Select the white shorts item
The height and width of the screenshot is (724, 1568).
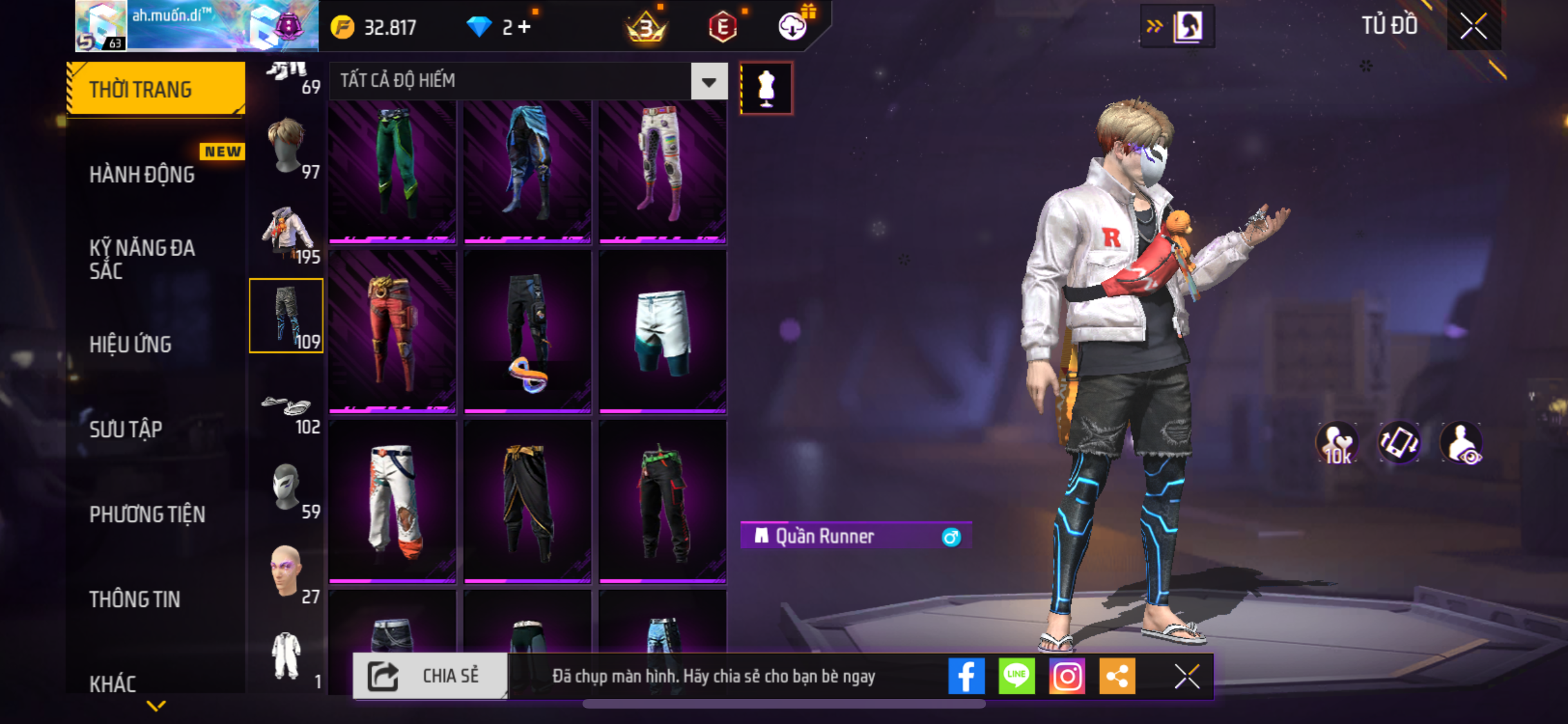click(x=662, y=331)
